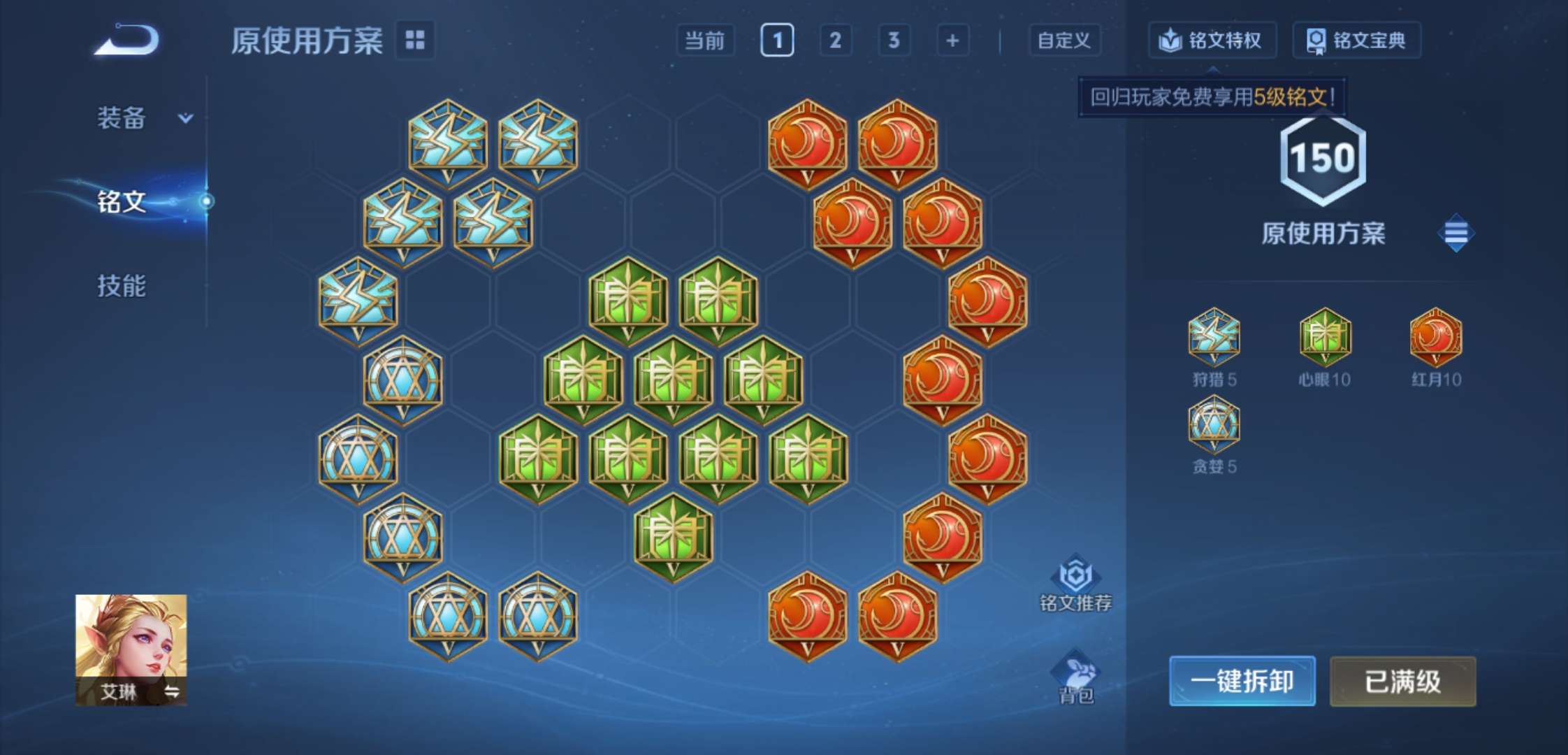Open 铭文特权 rune privileges
The width and height of the screenshot is (1568, 755).
(1212, 41)
